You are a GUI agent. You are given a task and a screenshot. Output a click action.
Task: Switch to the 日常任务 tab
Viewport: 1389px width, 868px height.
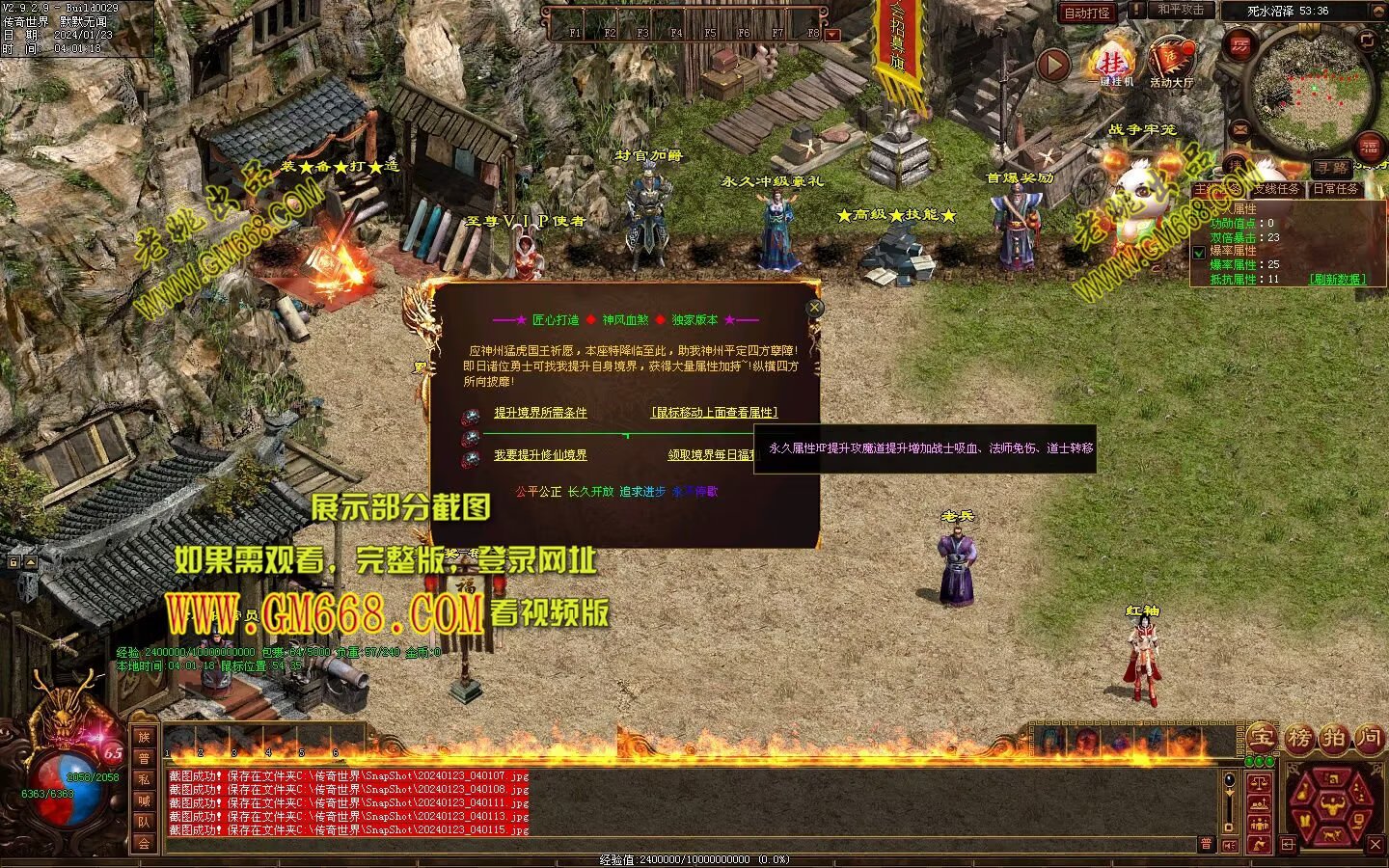[x=1336, y=190]
